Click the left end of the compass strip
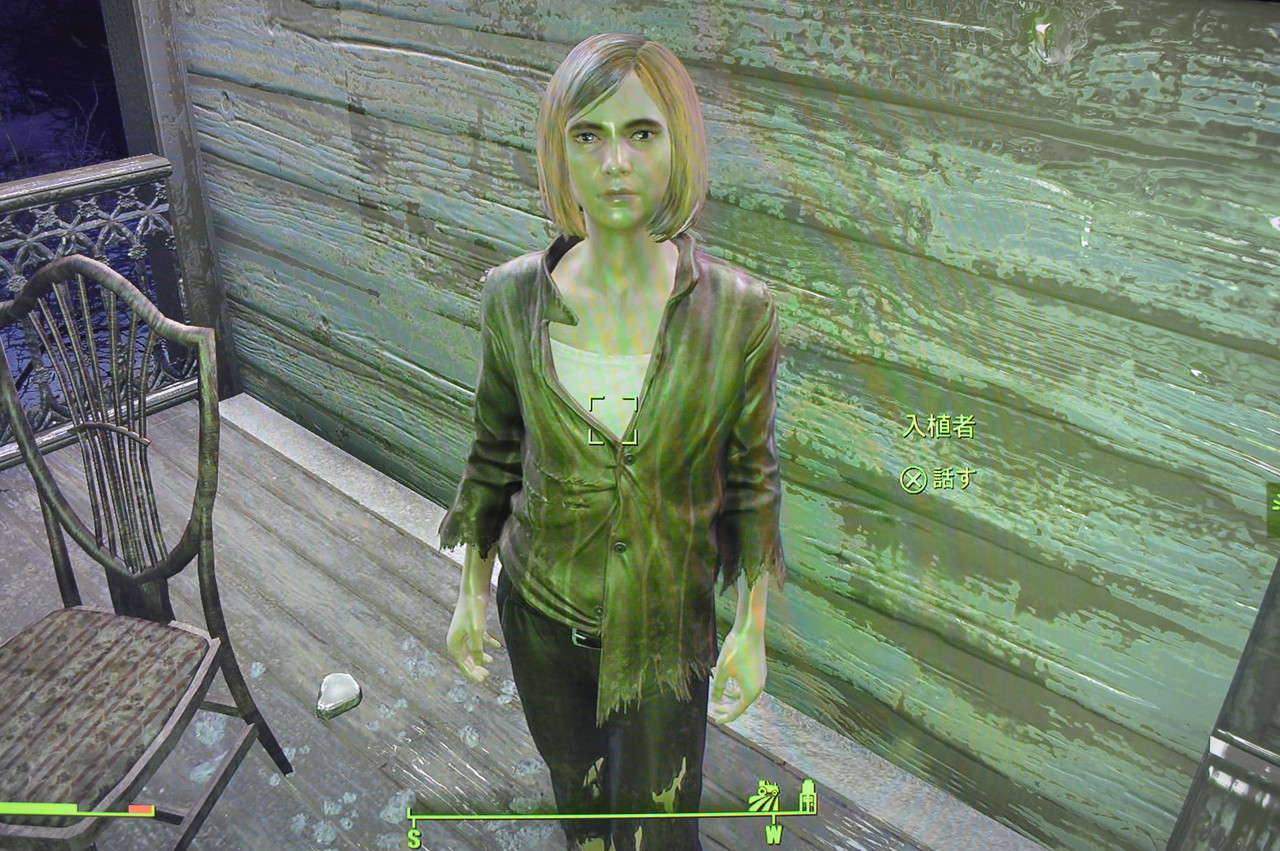The image size is (1280, 851). click(x=410, y=815)
